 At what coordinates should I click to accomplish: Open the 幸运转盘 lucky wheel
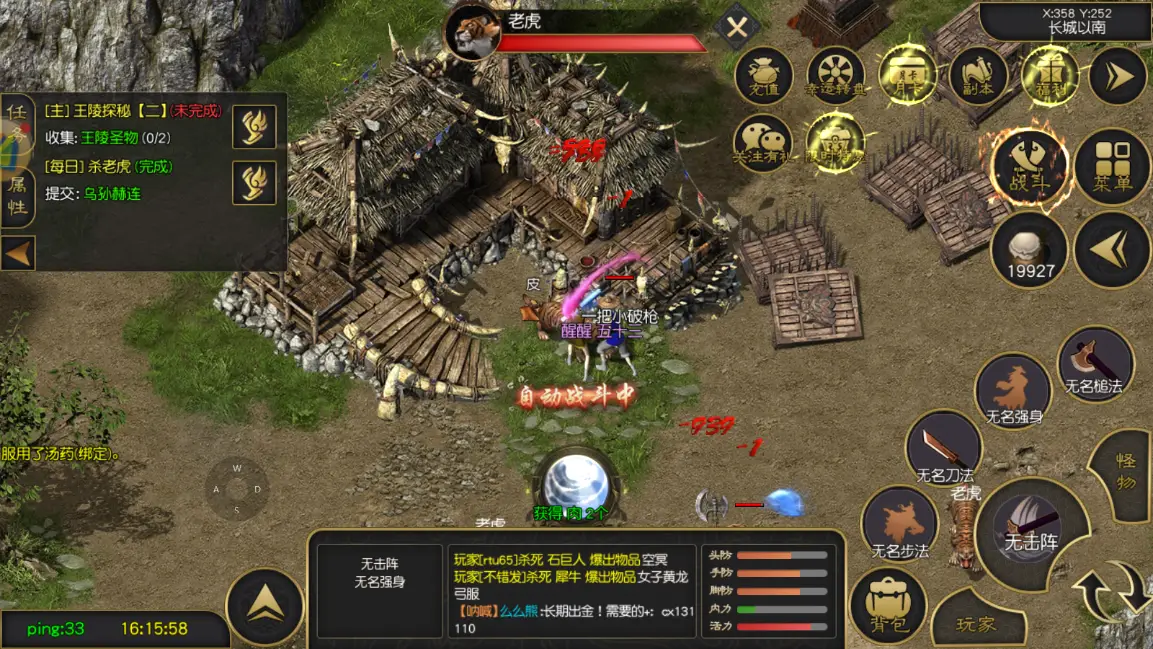click(835, 76)
